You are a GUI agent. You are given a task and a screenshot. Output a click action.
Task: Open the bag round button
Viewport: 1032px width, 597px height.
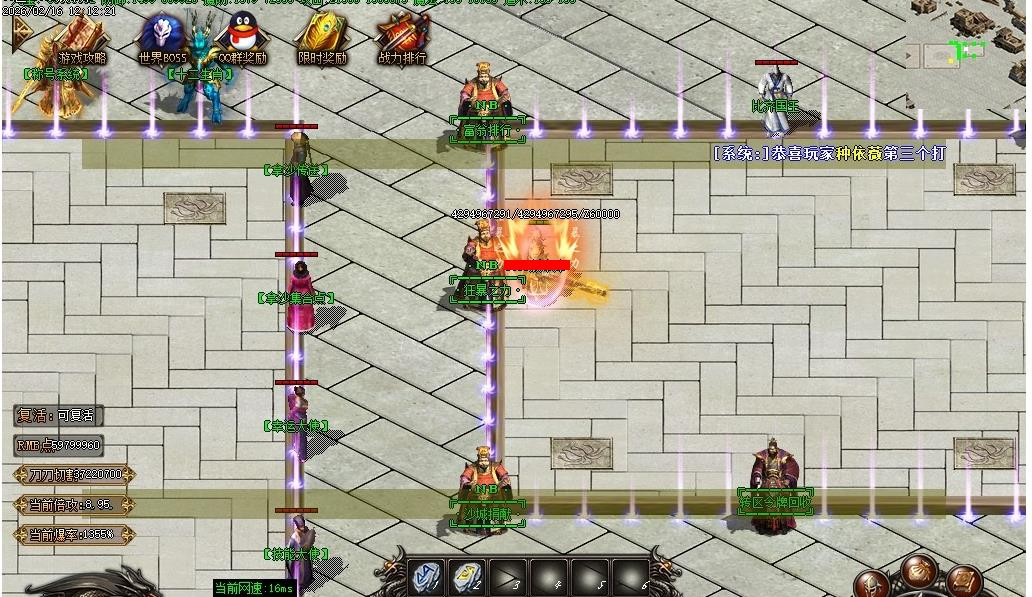coord(918,570)
